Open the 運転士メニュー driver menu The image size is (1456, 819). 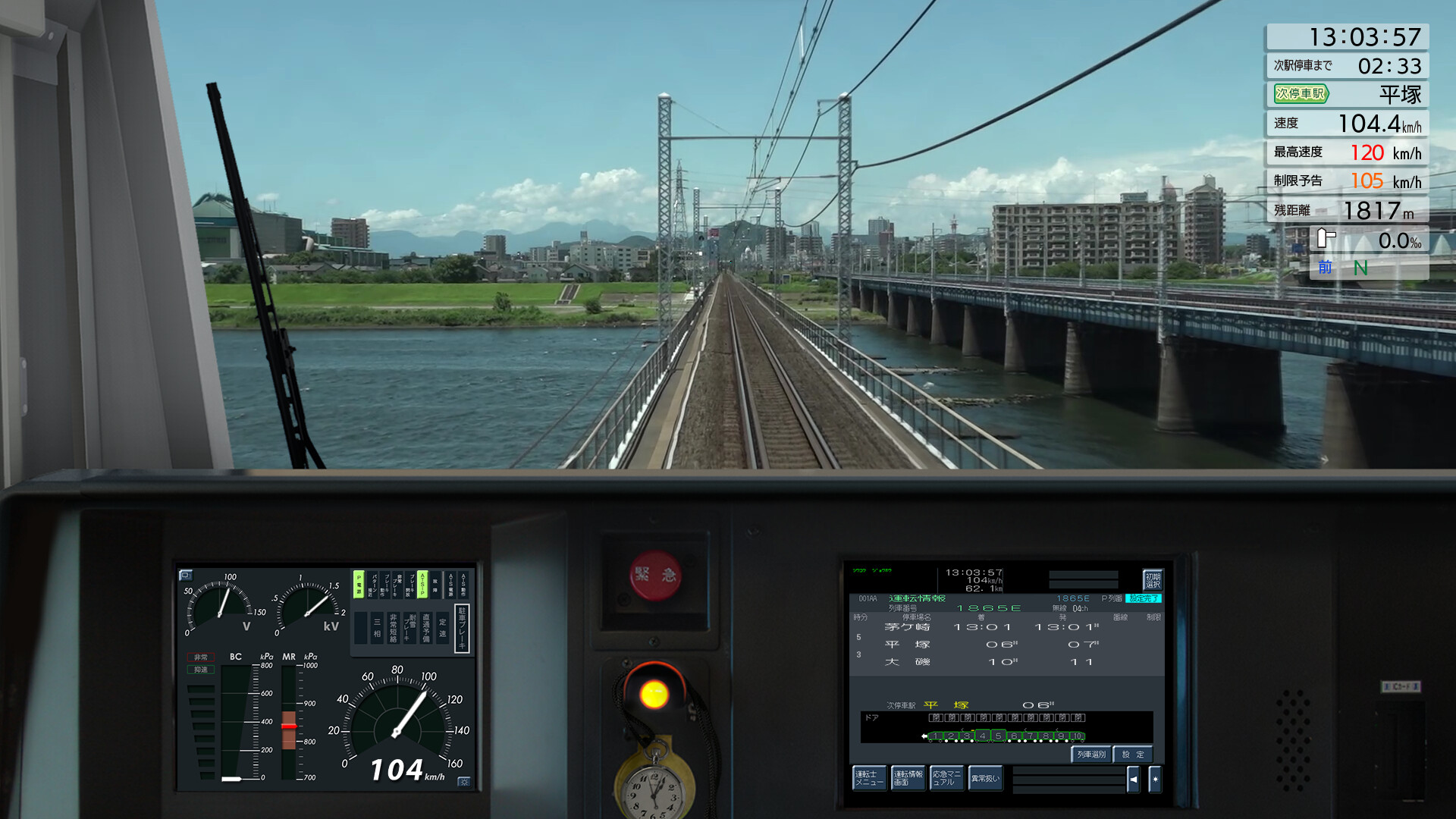pyautogui.click(x=870, y=778)
